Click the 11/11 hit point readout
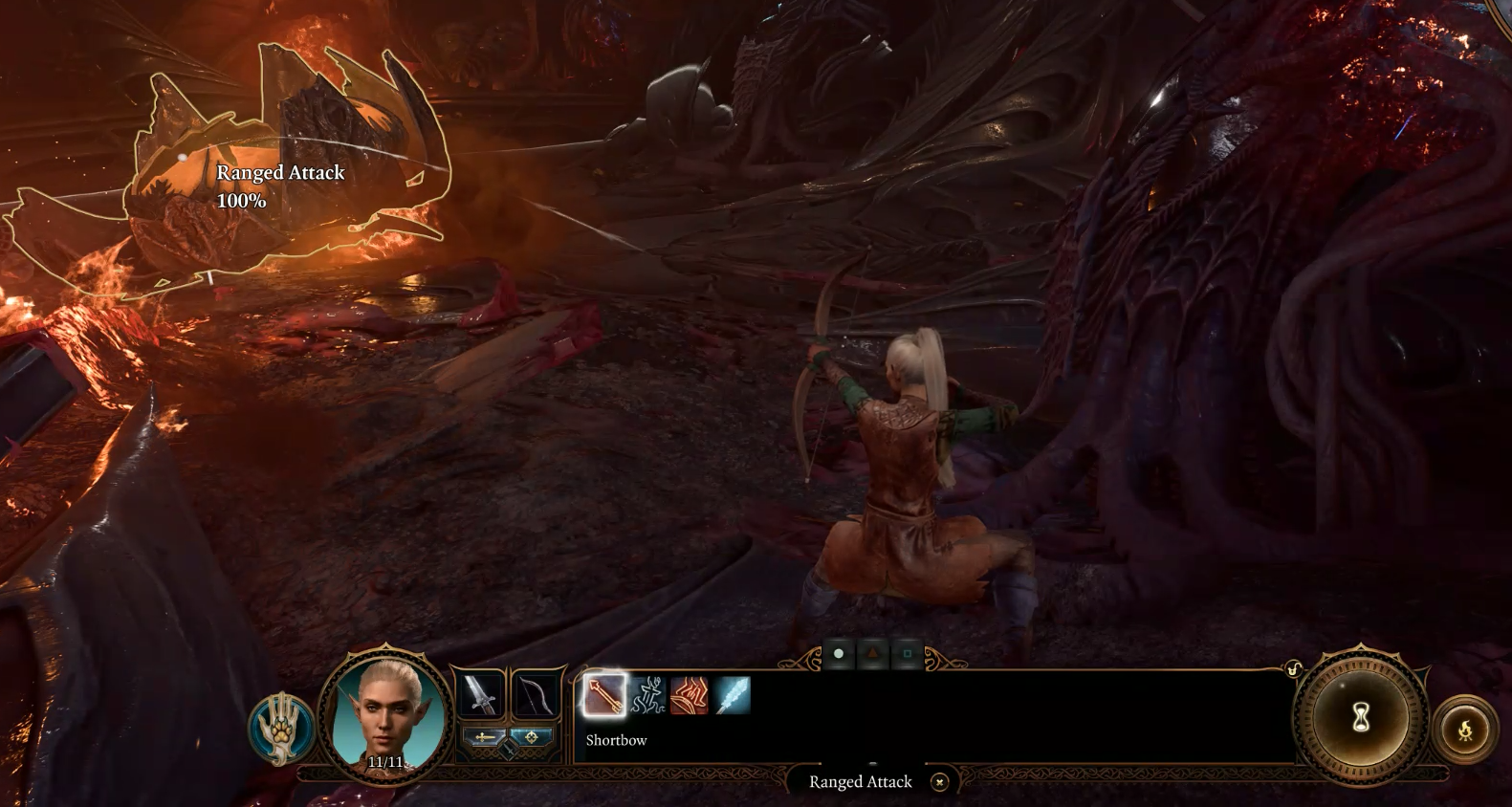The image size is (1512, 807). click(386, 762)
